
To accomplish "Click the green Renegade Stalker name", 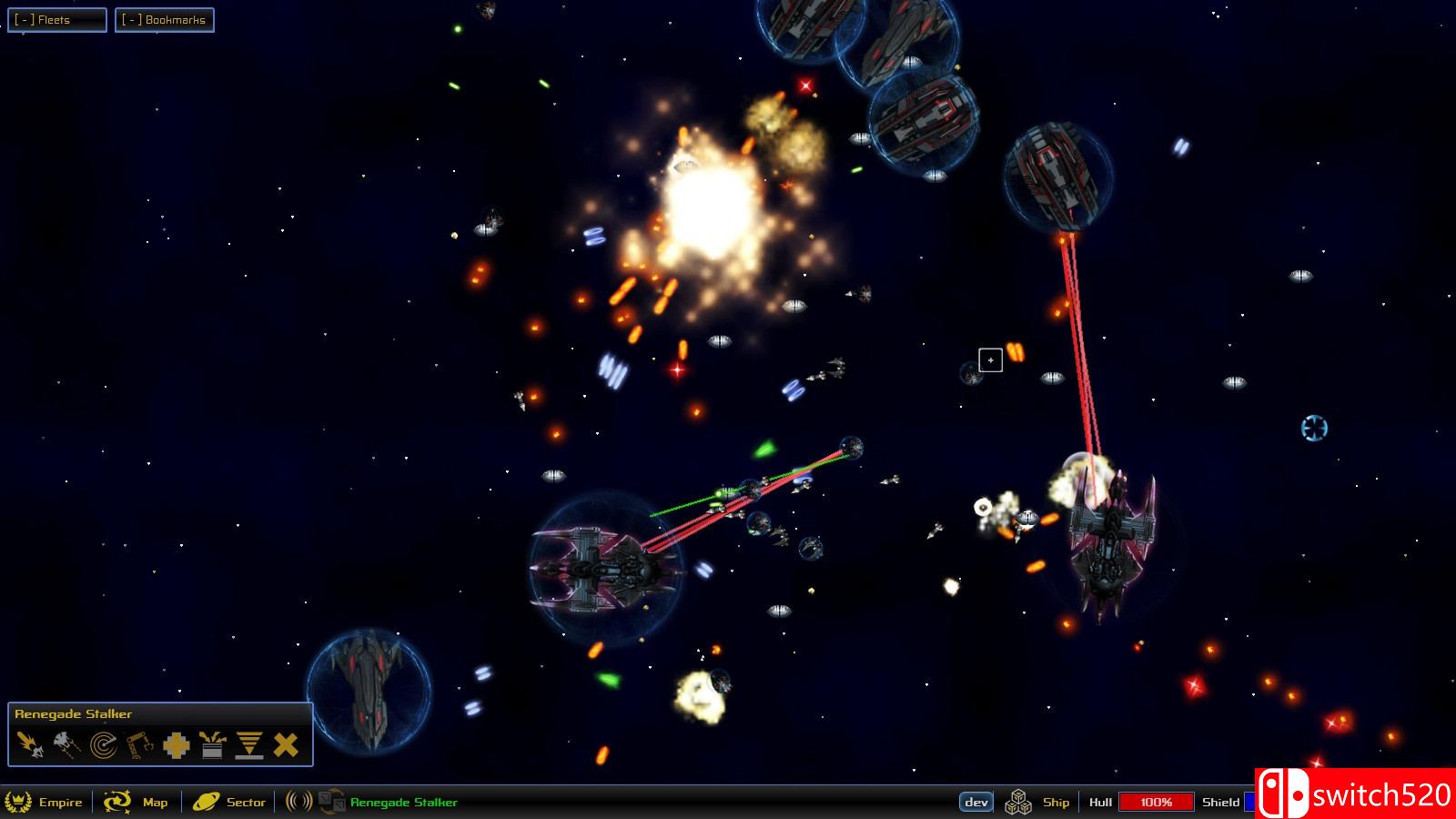I will tap(403, 803).
